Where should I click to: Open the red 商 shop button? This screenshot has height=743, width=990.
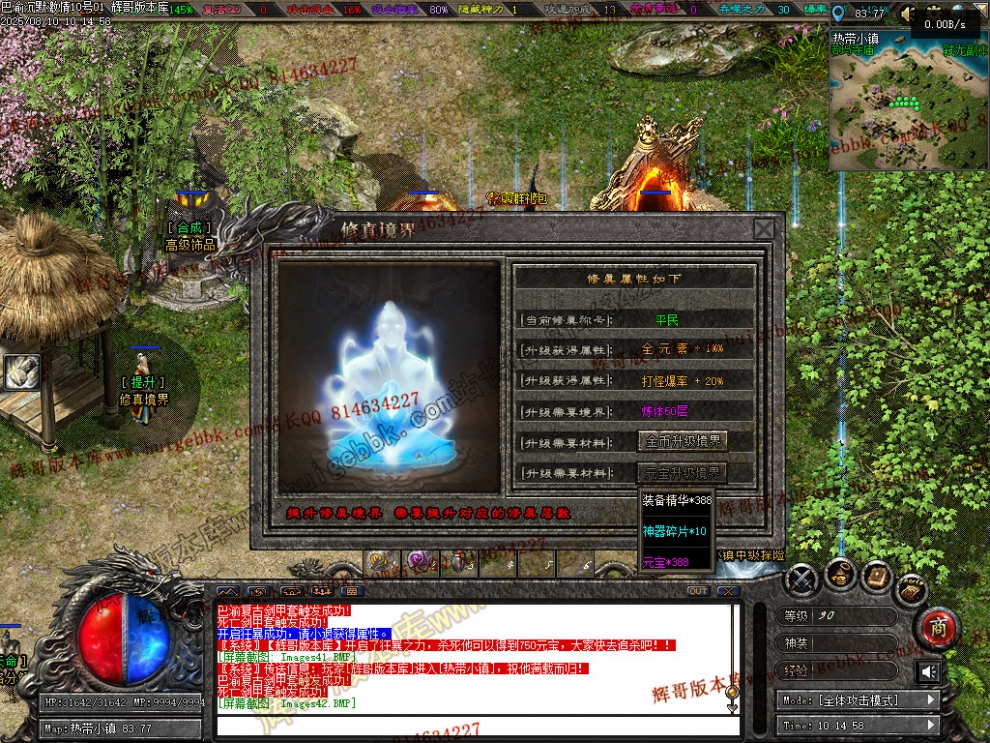(x=939, y=628)
